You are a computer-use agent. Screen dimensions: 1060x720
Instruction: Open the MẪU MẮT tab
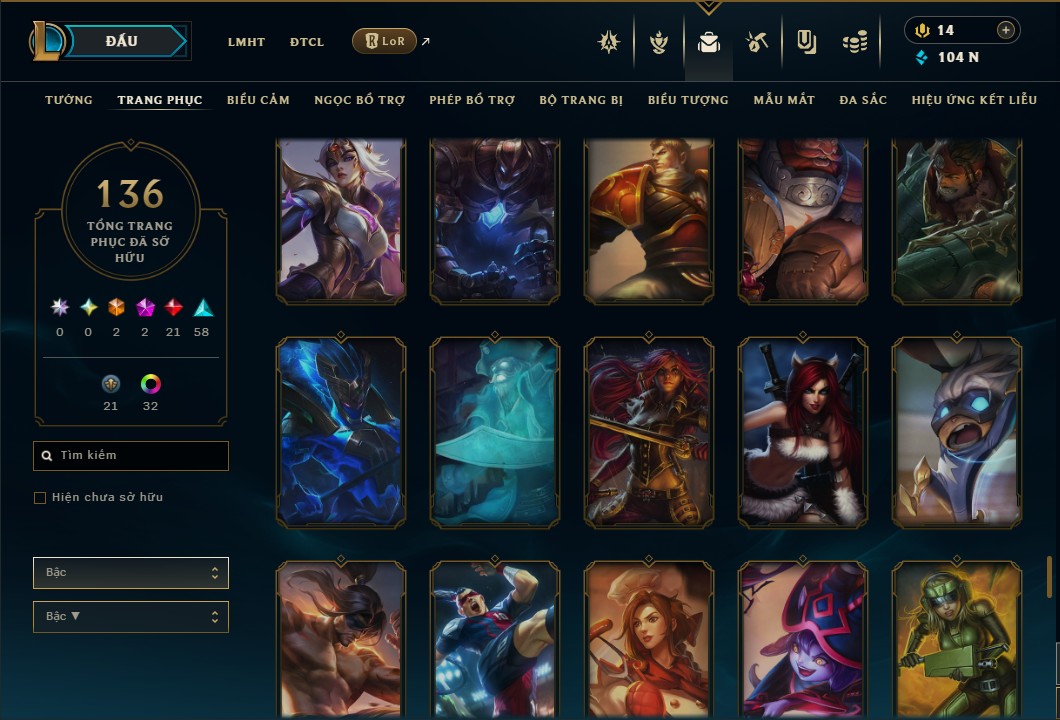pyautogui.click(x=784, y=100)
